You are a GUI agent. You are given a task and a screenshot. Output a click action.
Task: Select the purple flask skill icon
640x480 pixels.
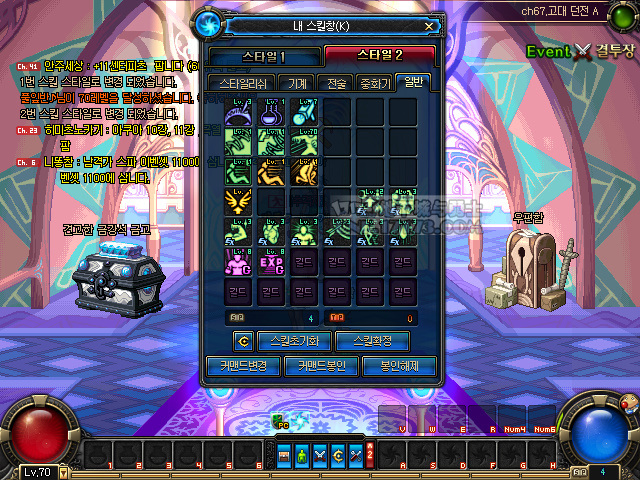tap(273, 113)
